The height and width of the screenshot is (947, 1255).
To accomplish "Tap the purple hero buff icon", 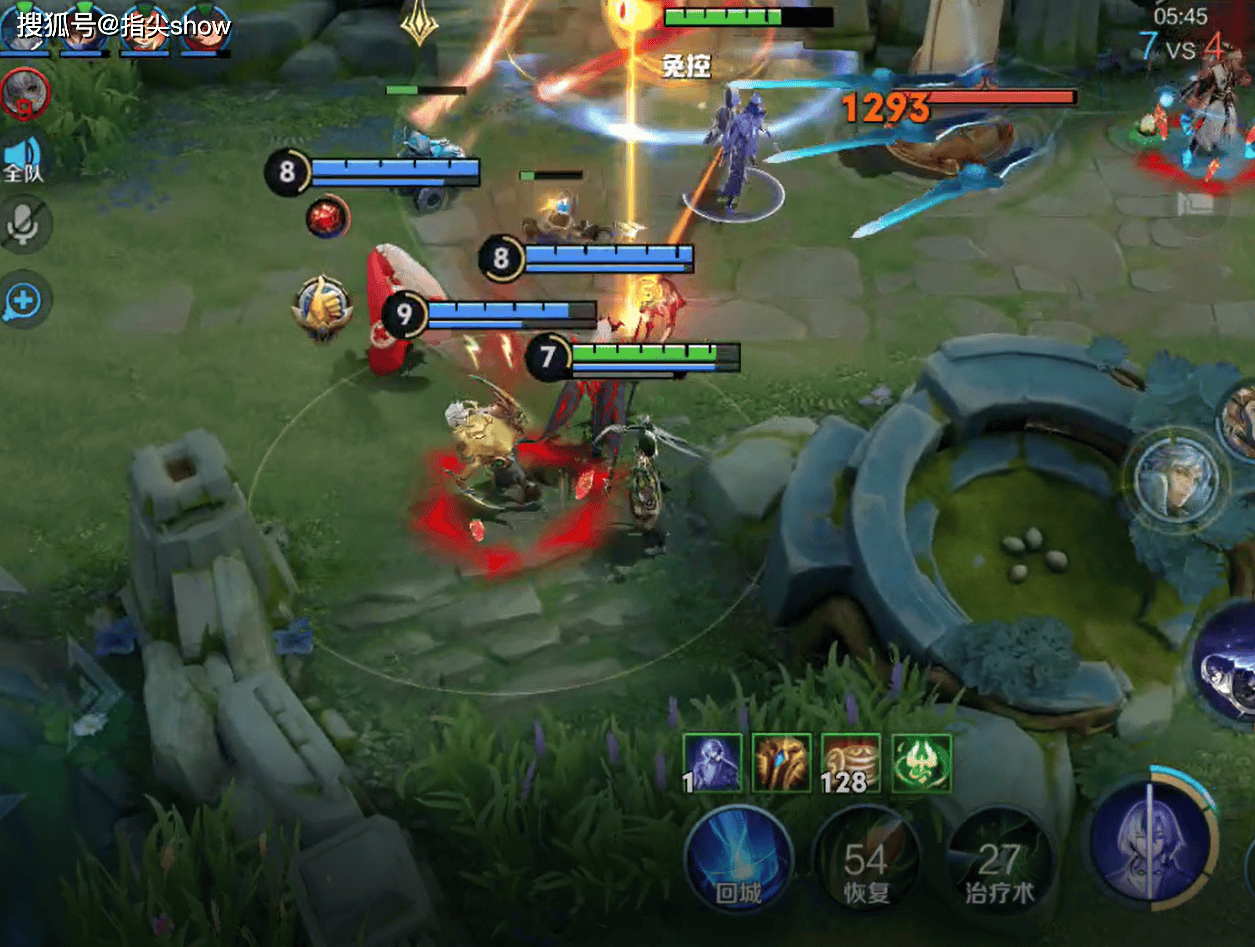I will pyautogui.click(x=712, y=763).
